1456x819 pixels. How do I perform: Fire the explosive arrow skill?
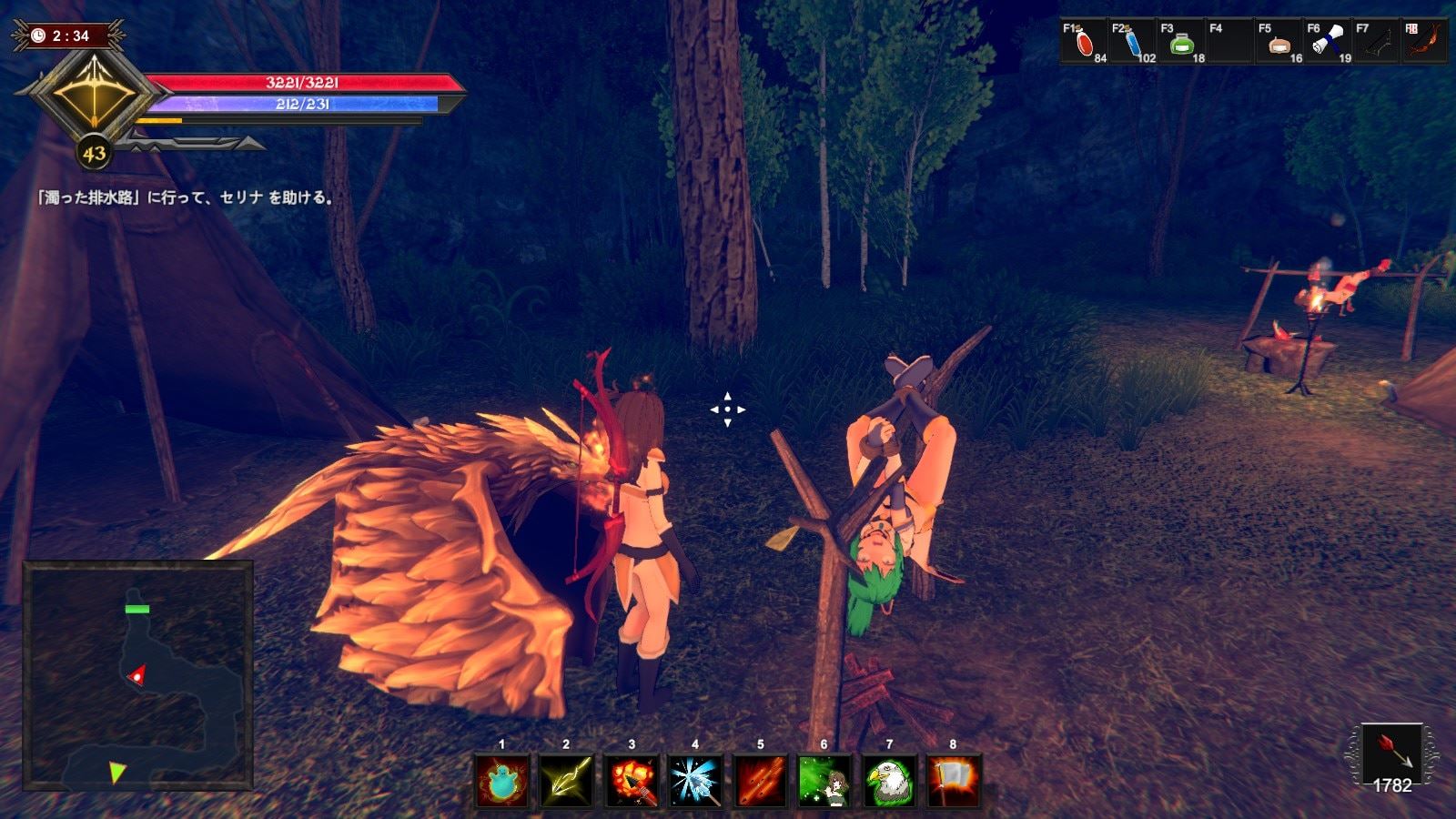pyautogui.click(x=631, y=782)
